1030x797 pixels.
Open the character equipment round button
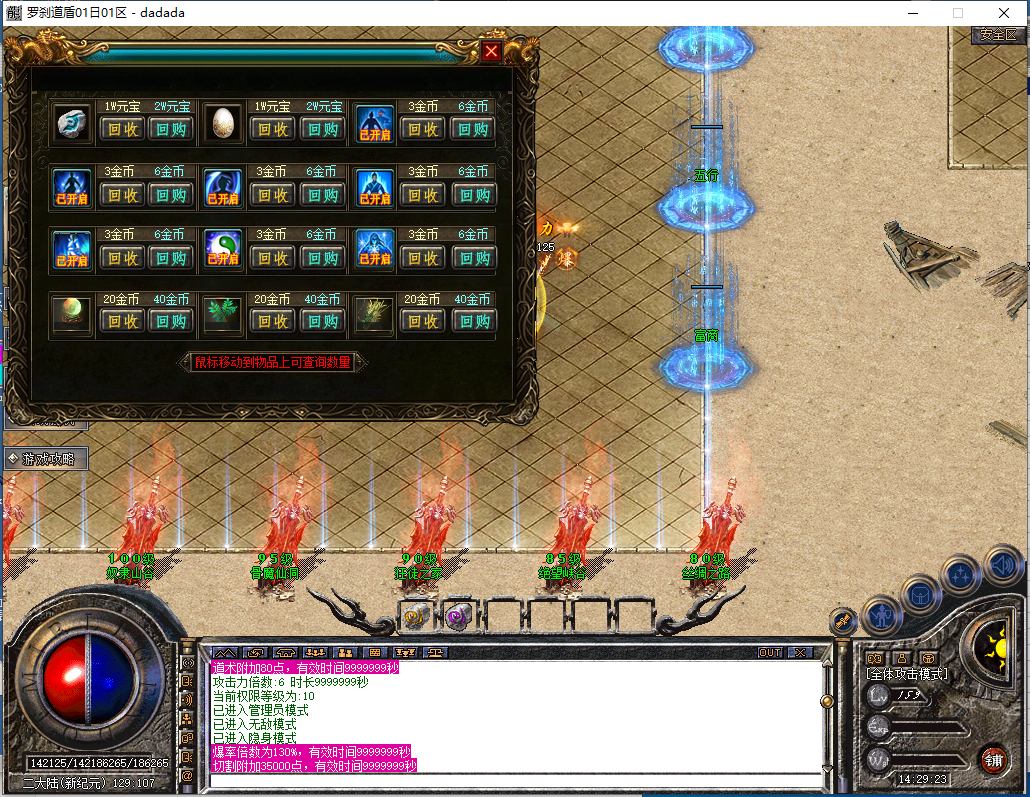pos(881,613)
